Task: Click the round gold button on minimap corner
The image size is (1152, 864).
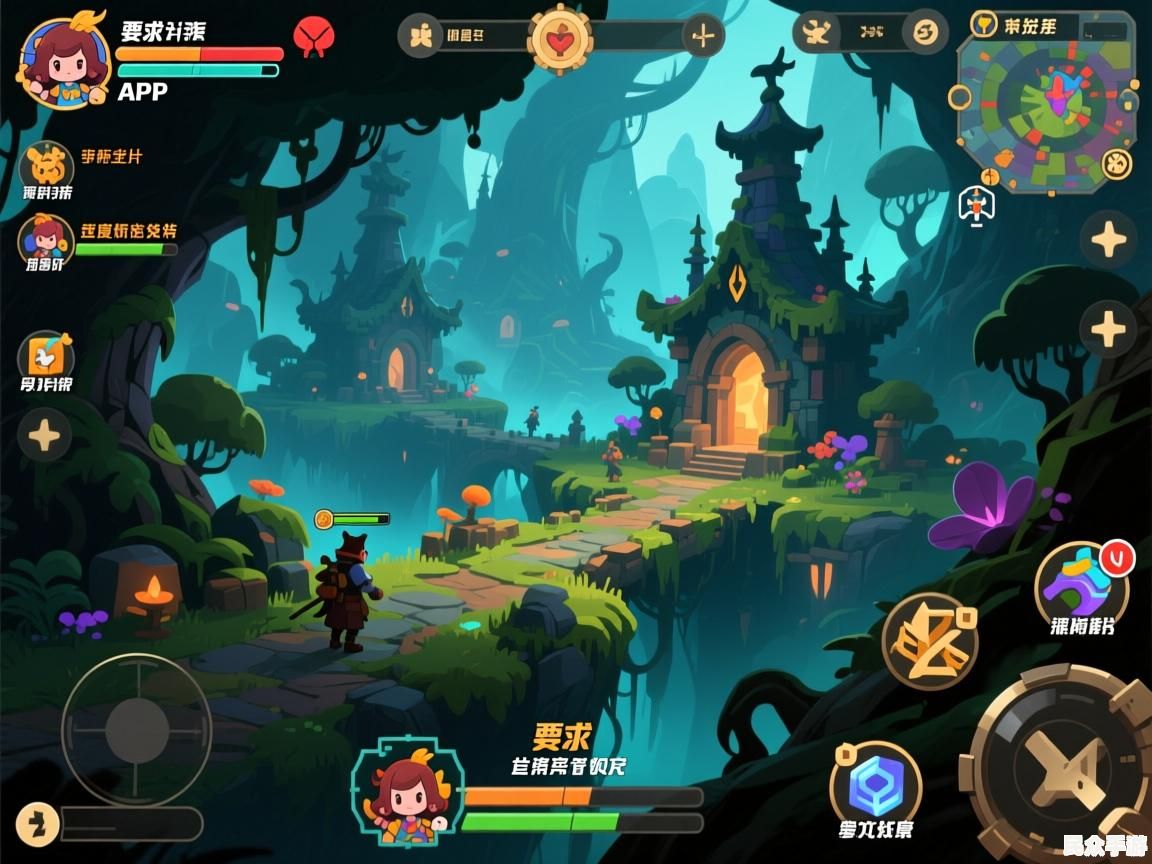Action: point(1116,163)
